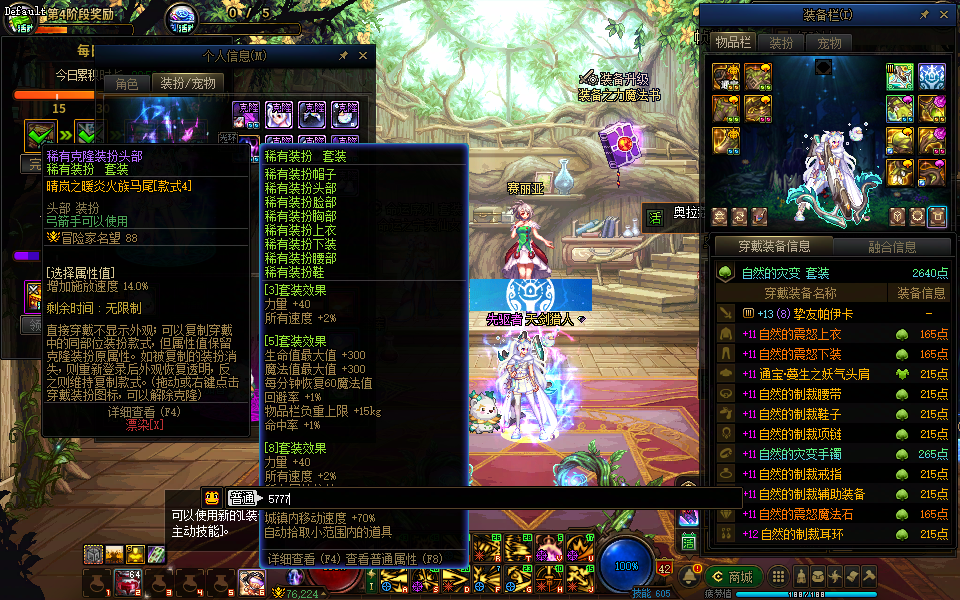Select the blue snowflake emblem equipment slot
Viewport: 960px width, 600px height.
[932, 76]
